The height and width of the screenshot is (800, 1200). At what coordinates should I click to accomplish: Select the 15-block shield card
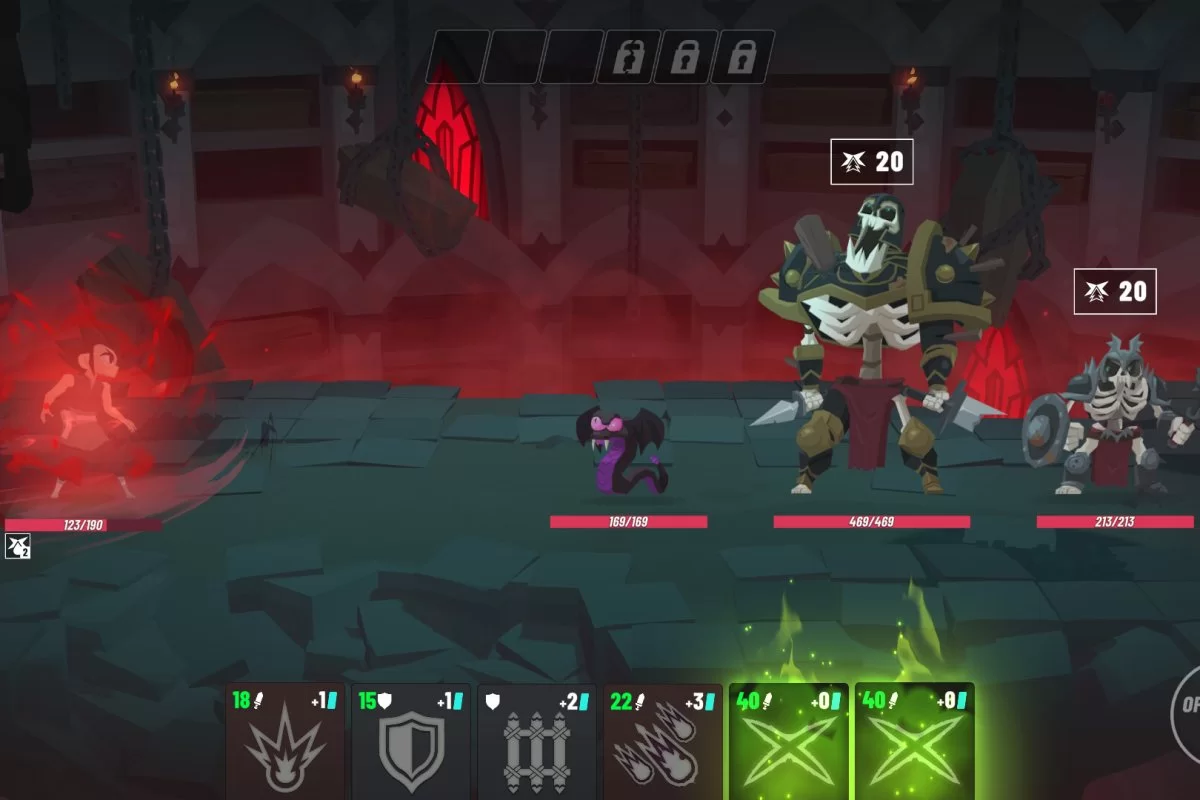(411, 742)
